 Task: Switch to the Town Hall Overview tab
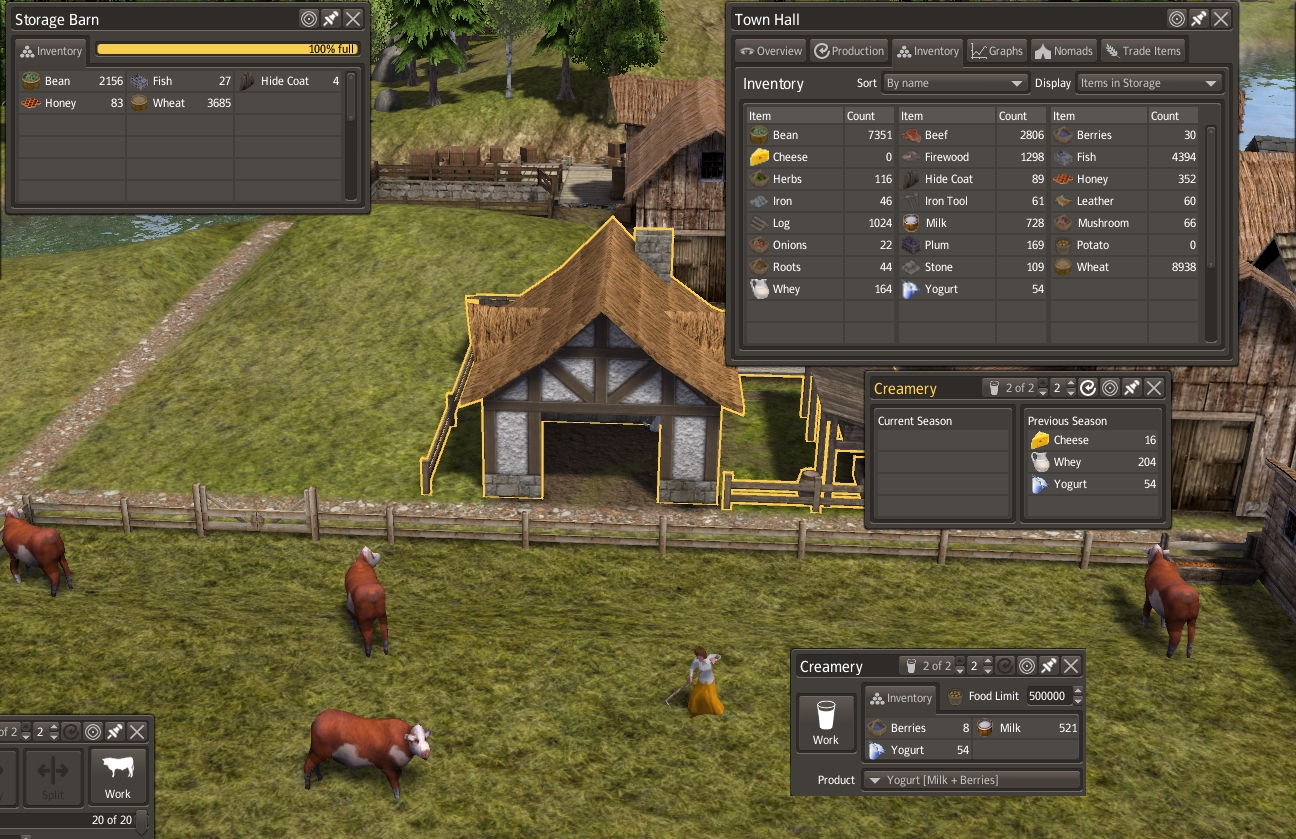pyautogui.click(x=771, y=51)
